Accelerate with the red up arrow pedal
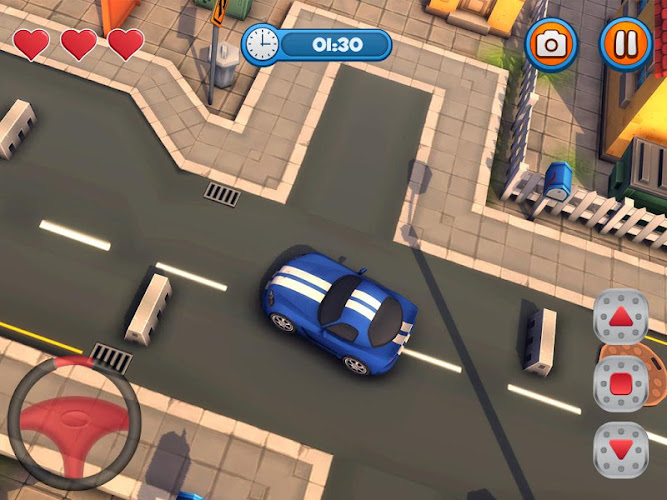Viewport: 667px width, 500px height. point(621,317)
